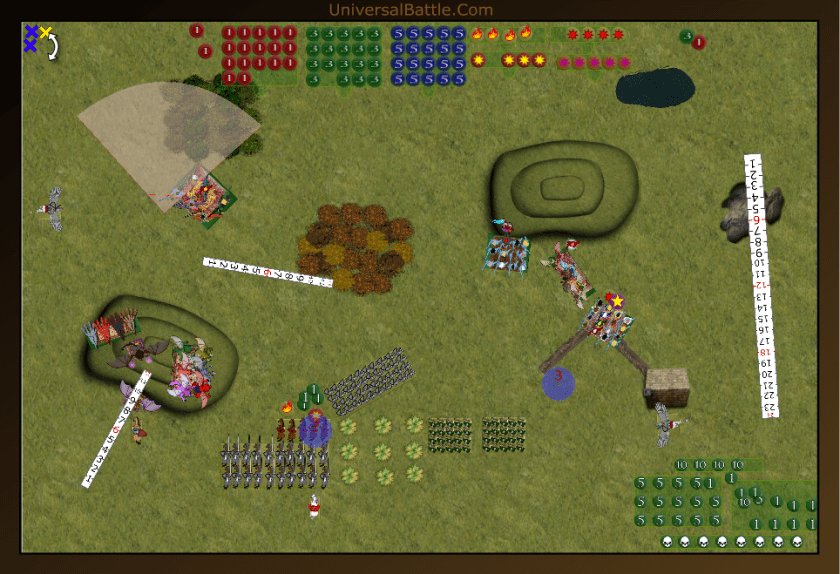Open the UniversalBattle.Com title link
Viewport: 840px width, 574px height.
coord(411,10)
